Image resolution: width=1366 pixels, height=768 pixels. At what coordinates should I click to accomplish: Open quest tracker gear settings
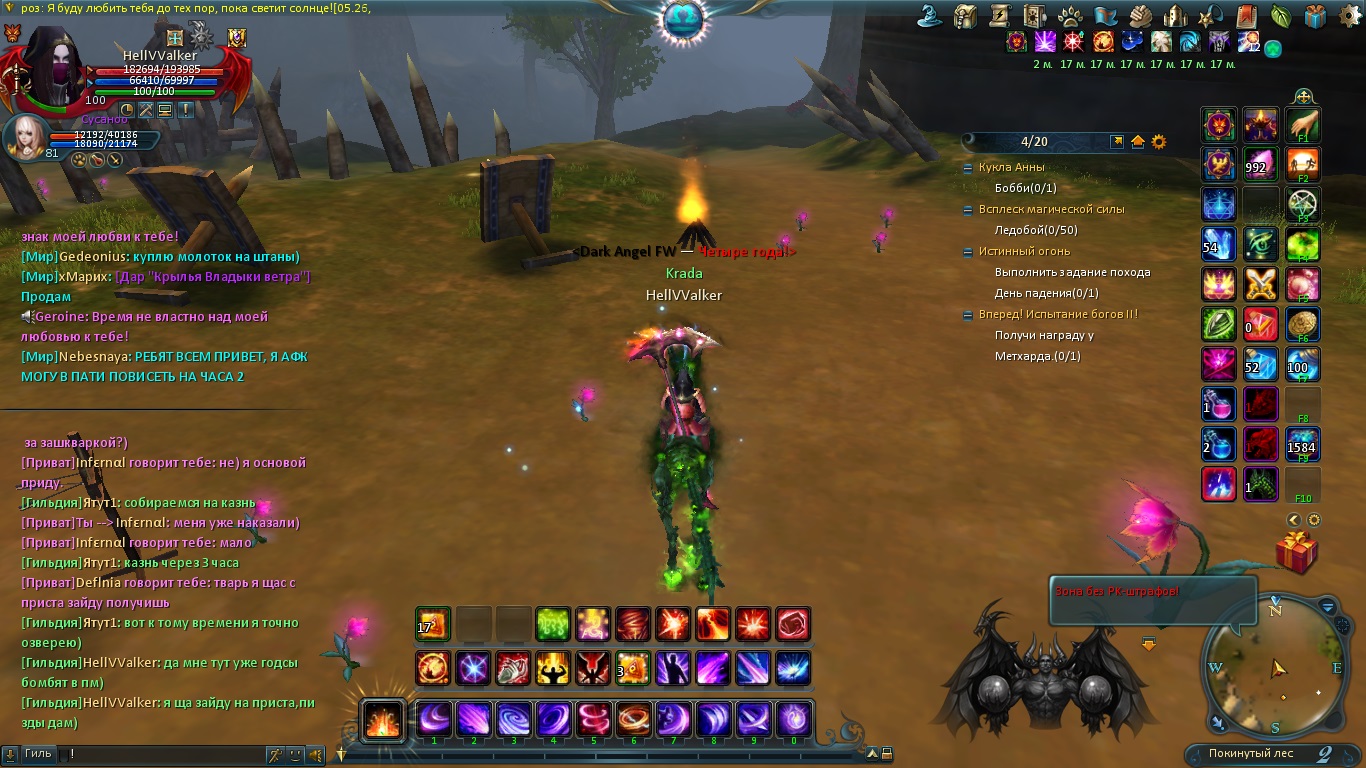[x=1159, y=142]
